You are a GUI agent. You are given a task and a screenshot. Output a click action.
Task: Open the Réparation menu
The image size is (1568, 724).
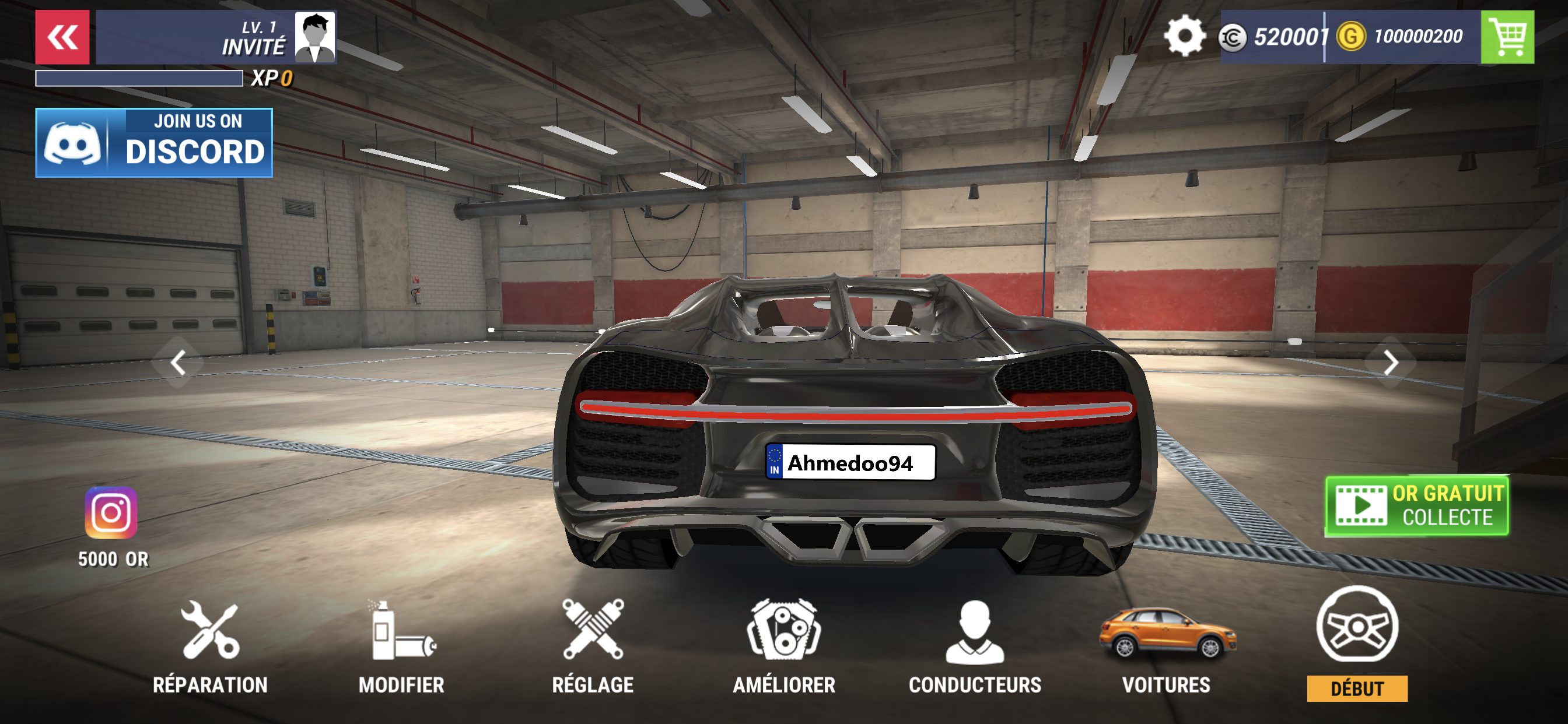point(210,646)
